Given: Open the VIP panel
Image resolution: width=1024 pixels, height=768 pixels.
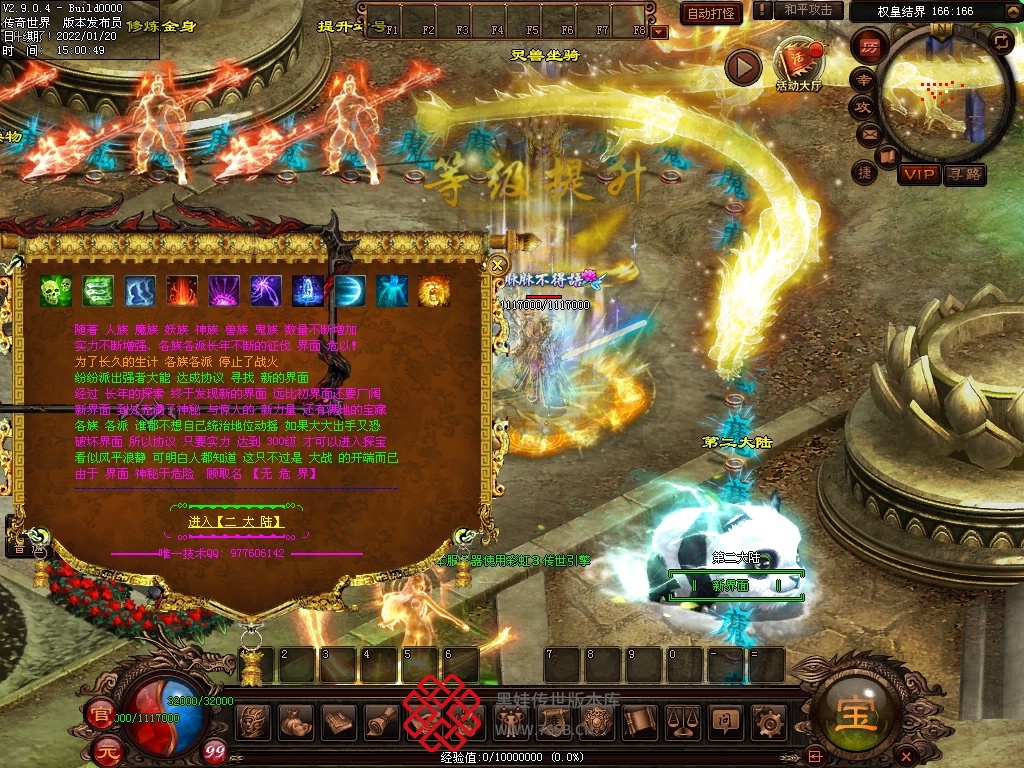Looking at the screenshot, I should [x=918, y=175].
